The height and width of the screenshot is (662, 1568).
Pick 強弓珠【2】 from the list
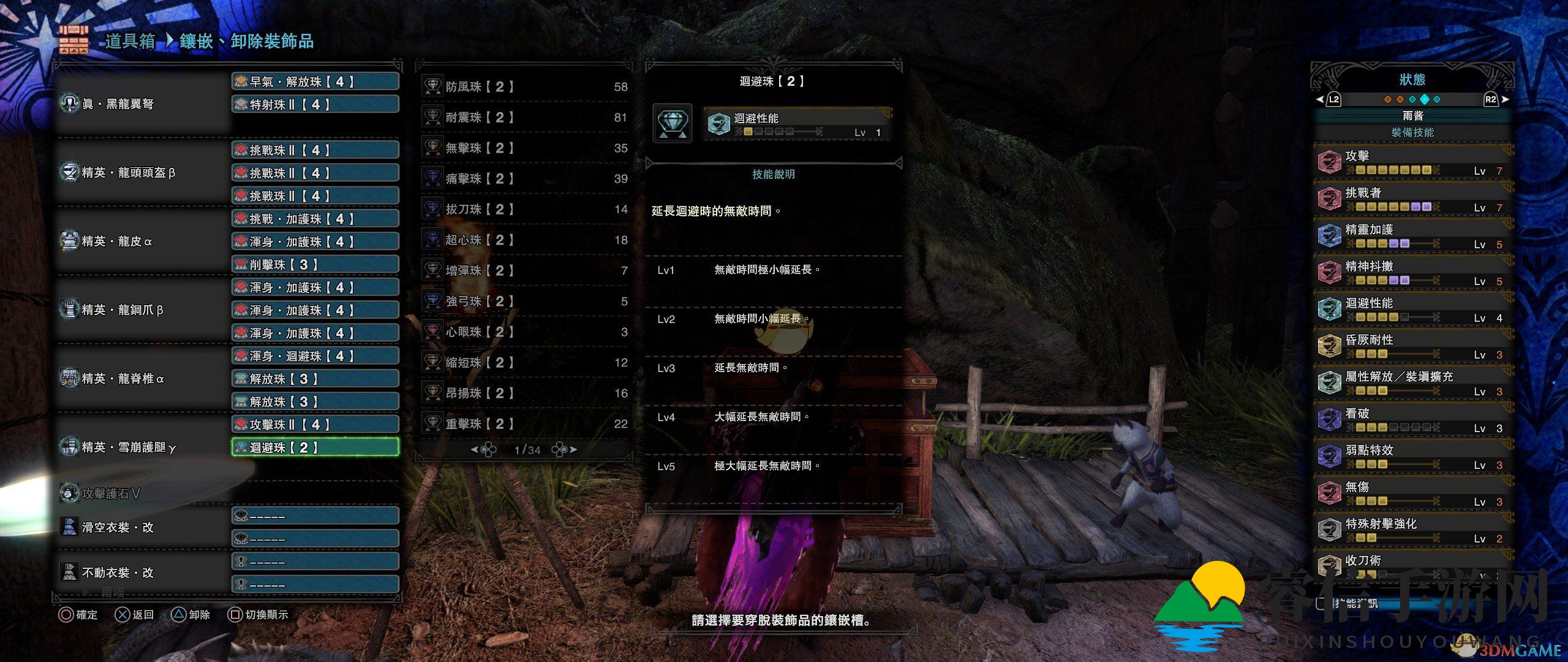(x=524, y=302)
